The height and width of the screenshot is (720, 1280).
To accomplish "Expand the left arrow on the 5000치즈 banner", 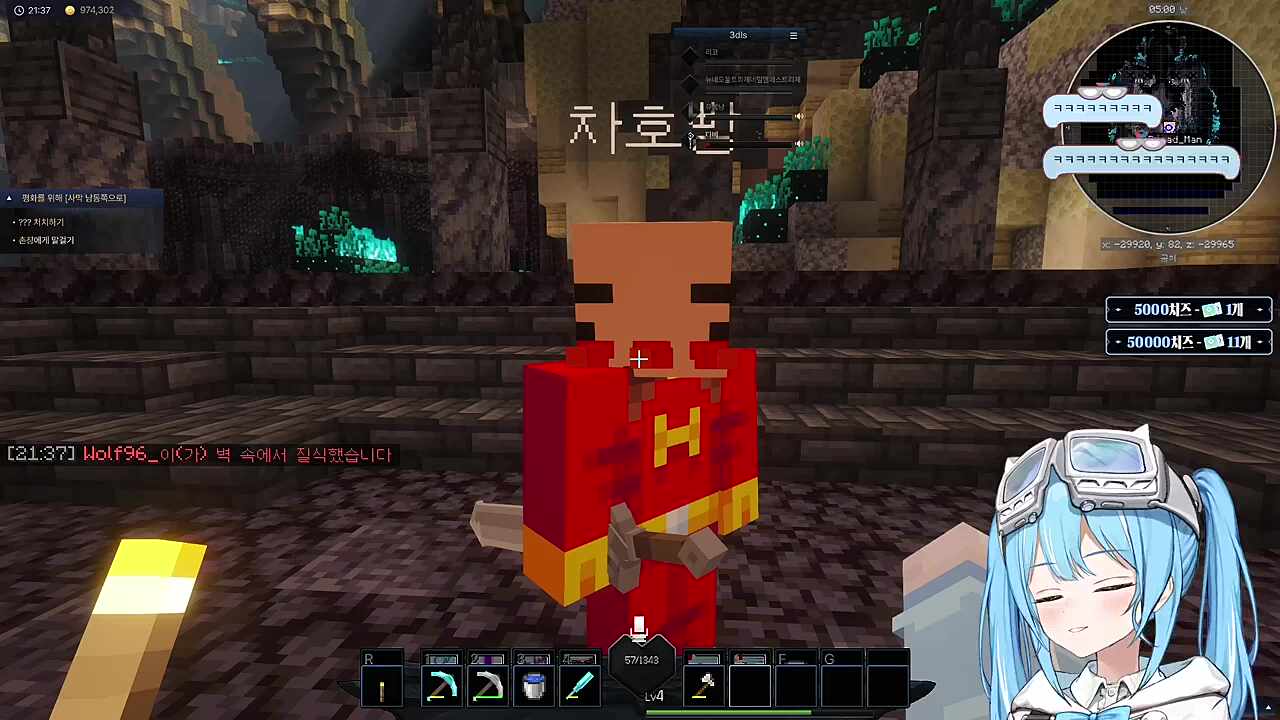I will (x=1118, y=310).
